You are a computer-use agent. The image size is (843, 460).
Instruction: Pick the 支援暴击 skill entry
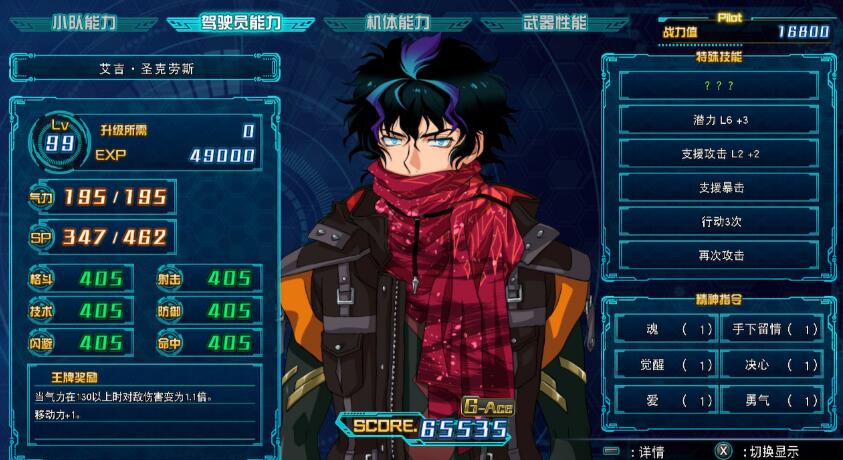click(719, 187)
